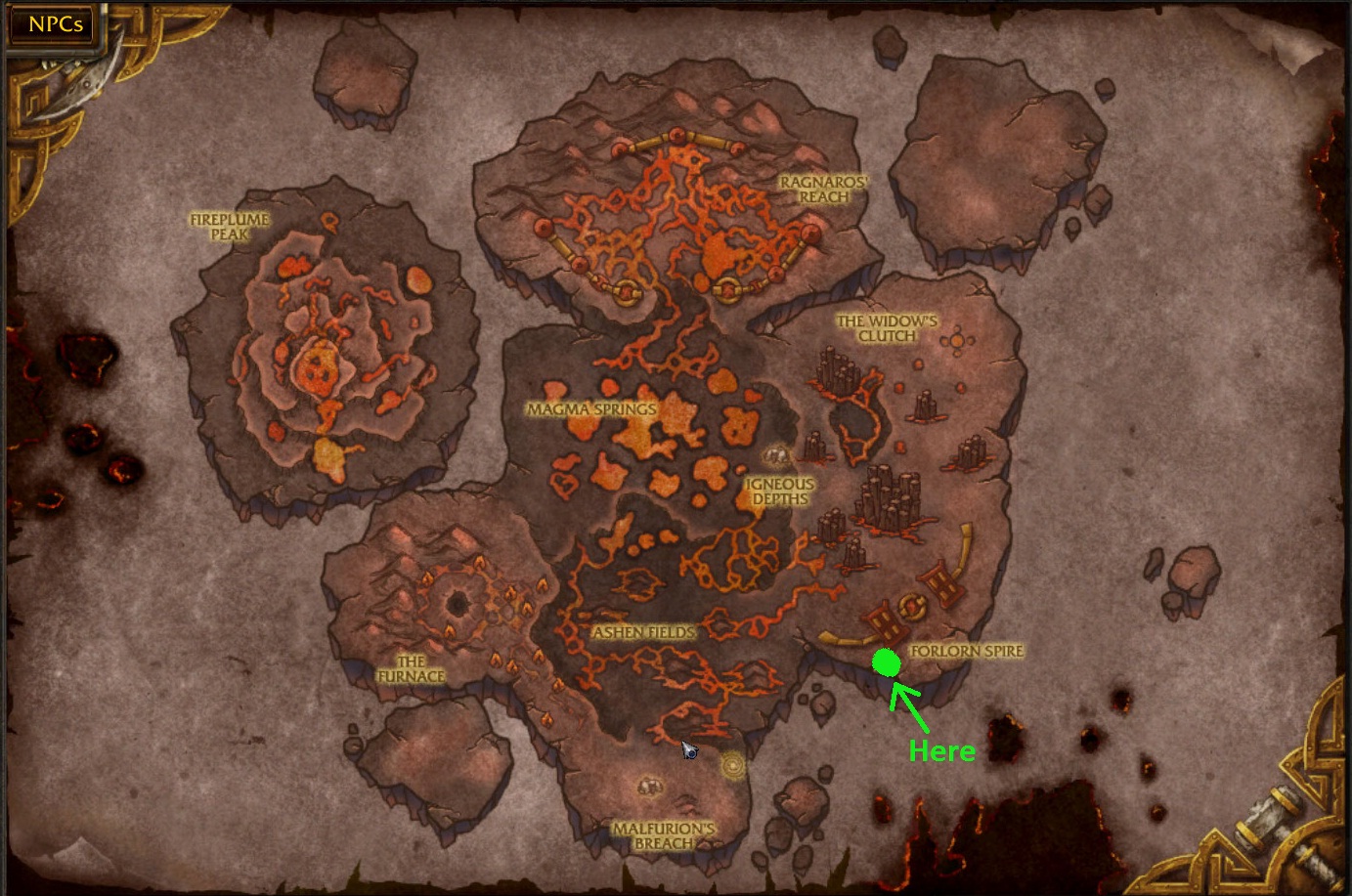Select the yellow quest area ring near Malfurion's Breach
The height and width of the screenshot is (896, 1352).
[x=731, y=766]
